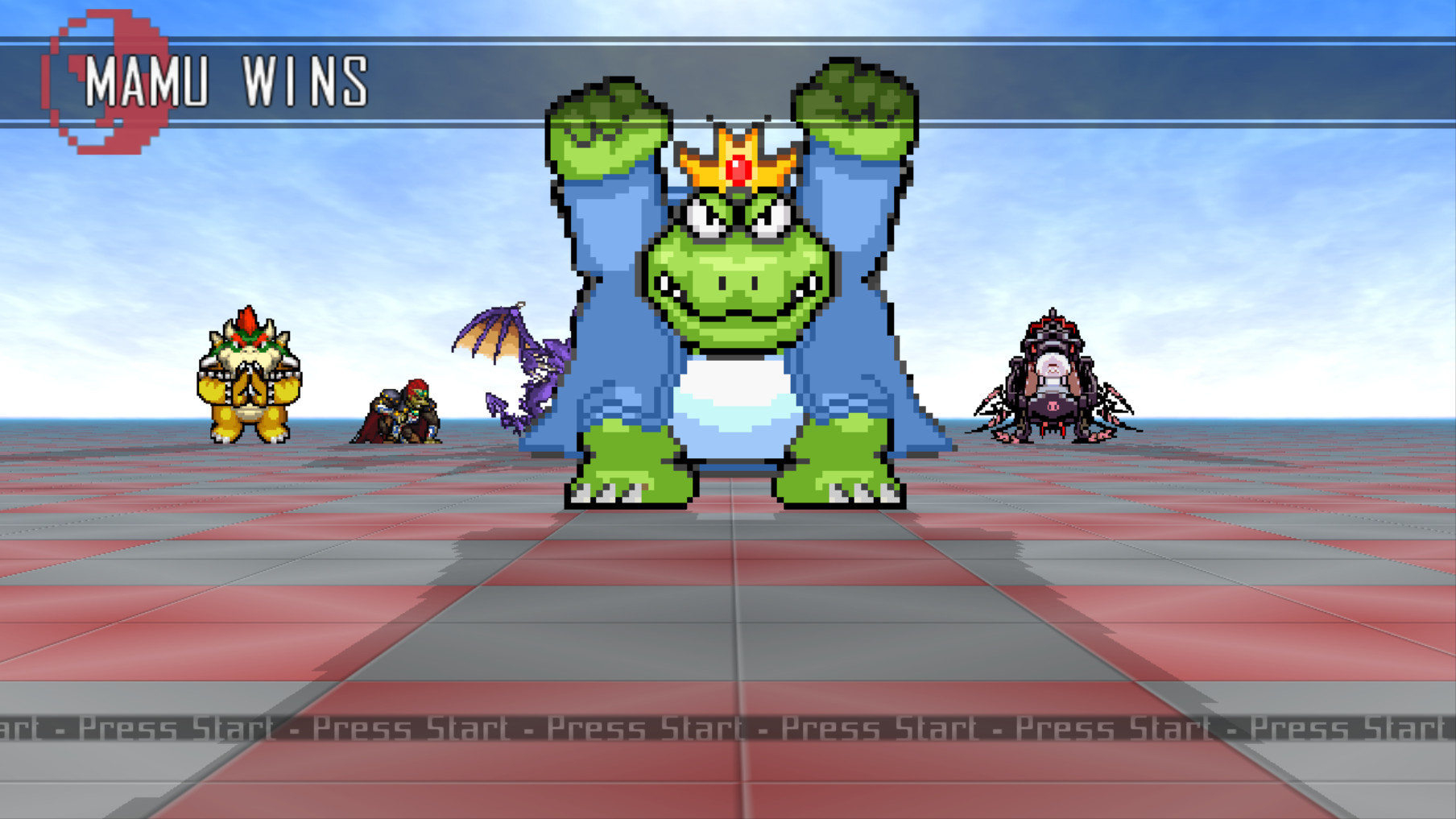Click Ridley's purple wing
This screenshot has width=1456, height=819.
491,330
